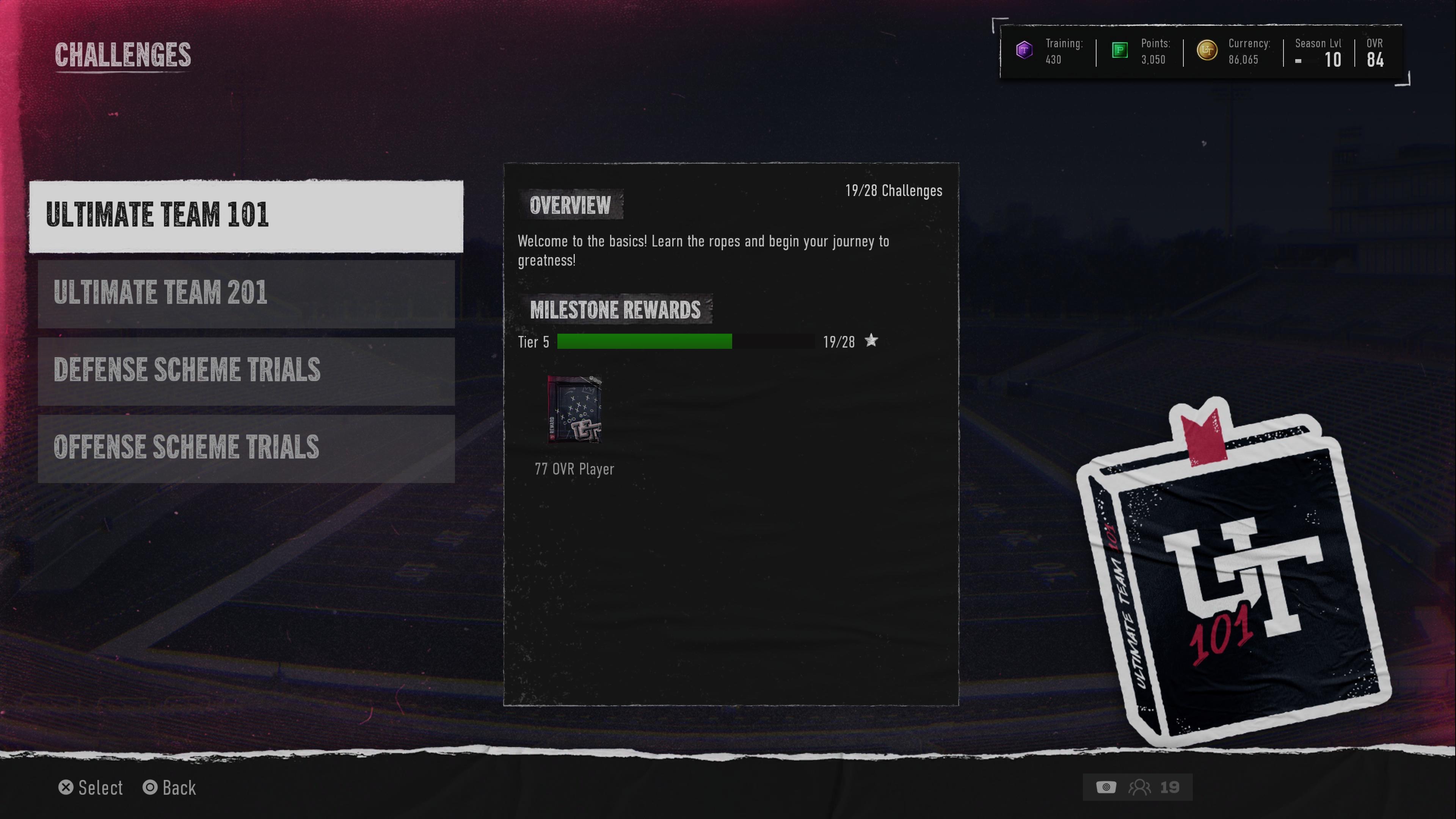Select the Ultimate Team 101 challenge set

[246, 216]
